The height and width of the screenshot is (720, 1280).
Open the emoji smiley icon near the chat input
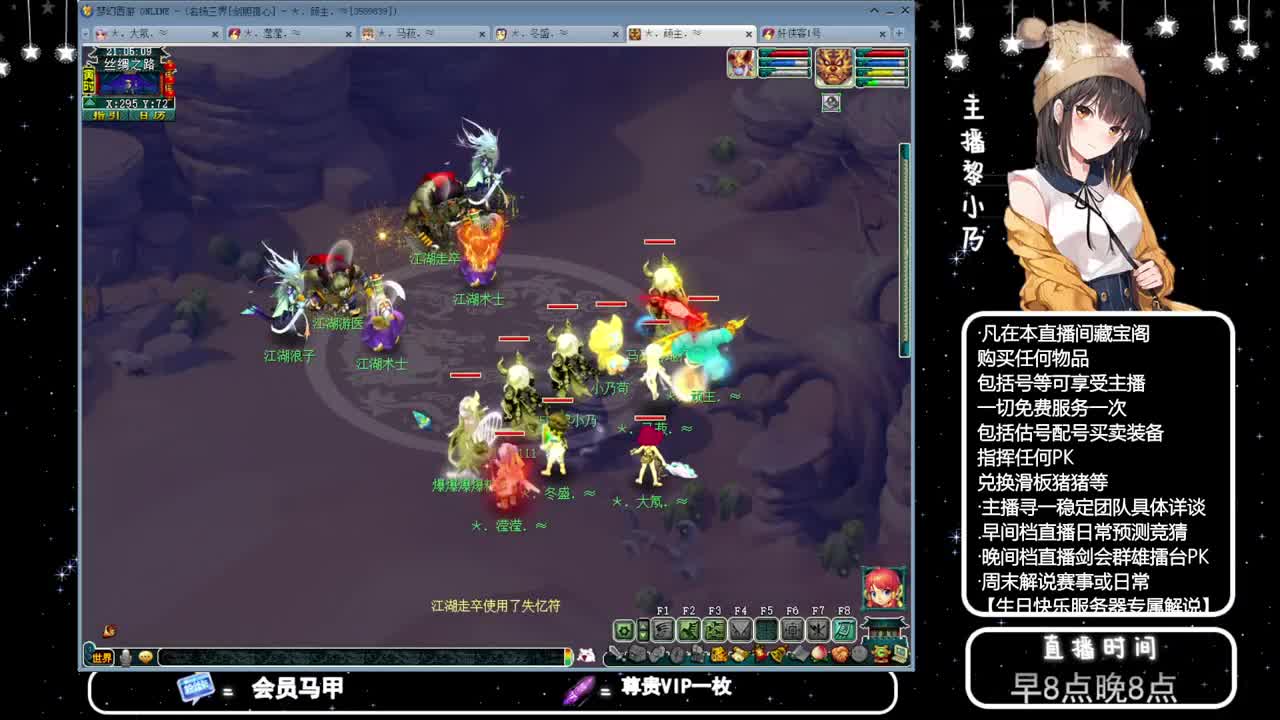click(146, 657)
